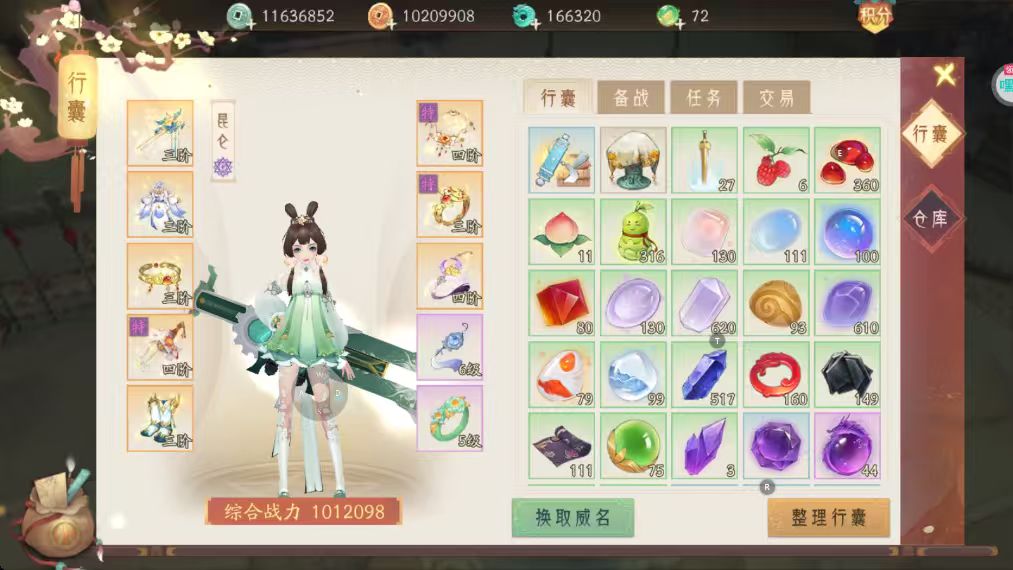Close the inventory panel
The height and width of the screenshot is (570, 1013).
tap(944, 75)
